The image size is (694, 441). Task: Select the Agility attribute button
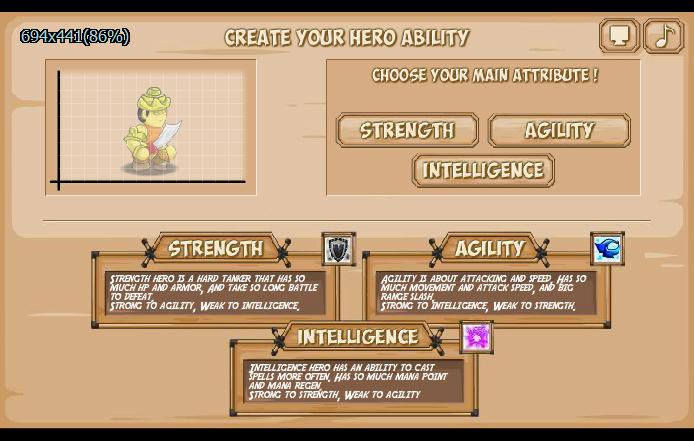point(559,130)
